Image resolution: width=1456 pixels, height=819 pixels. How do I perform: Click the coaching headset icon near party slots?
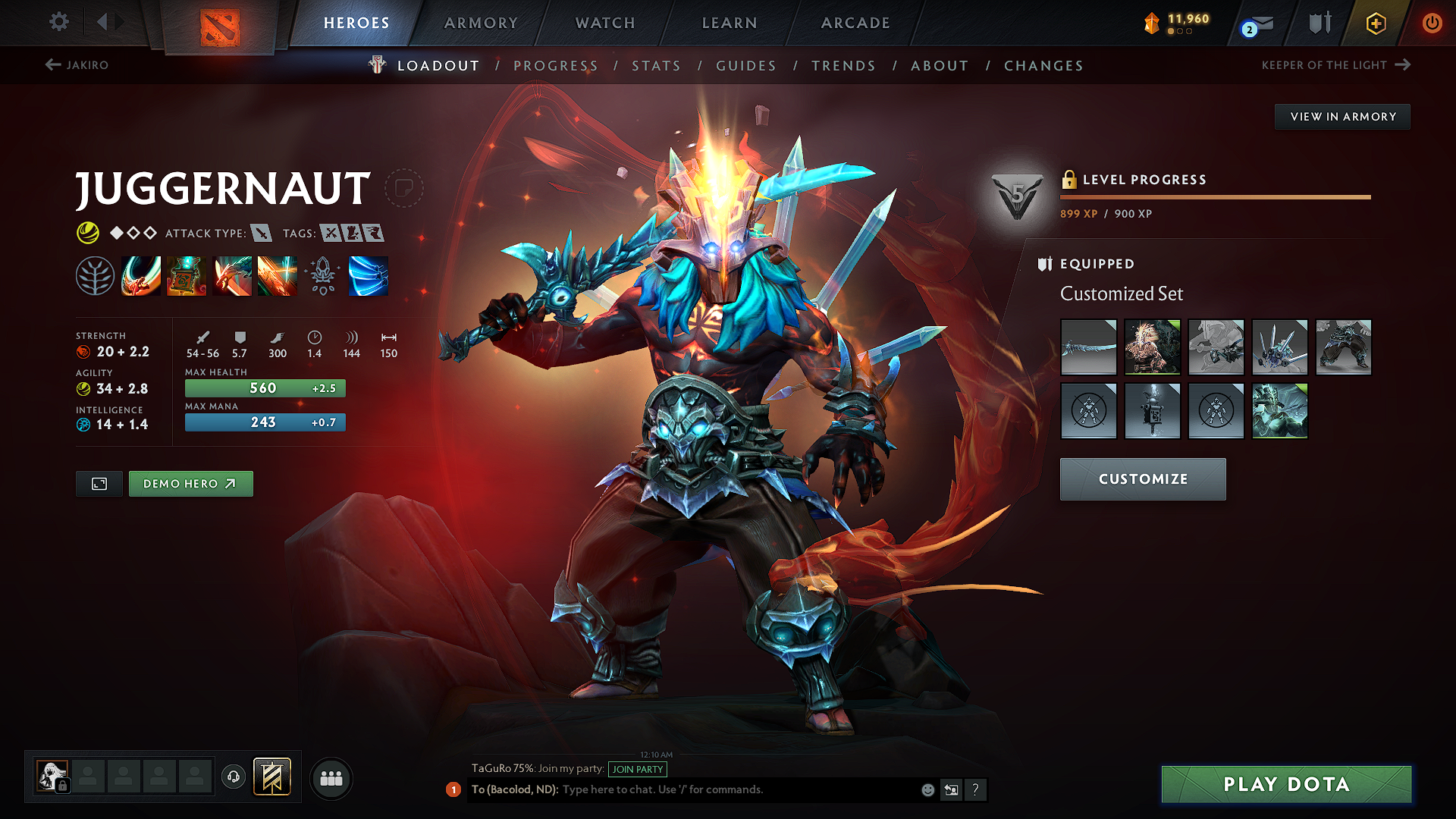(234, 777)
